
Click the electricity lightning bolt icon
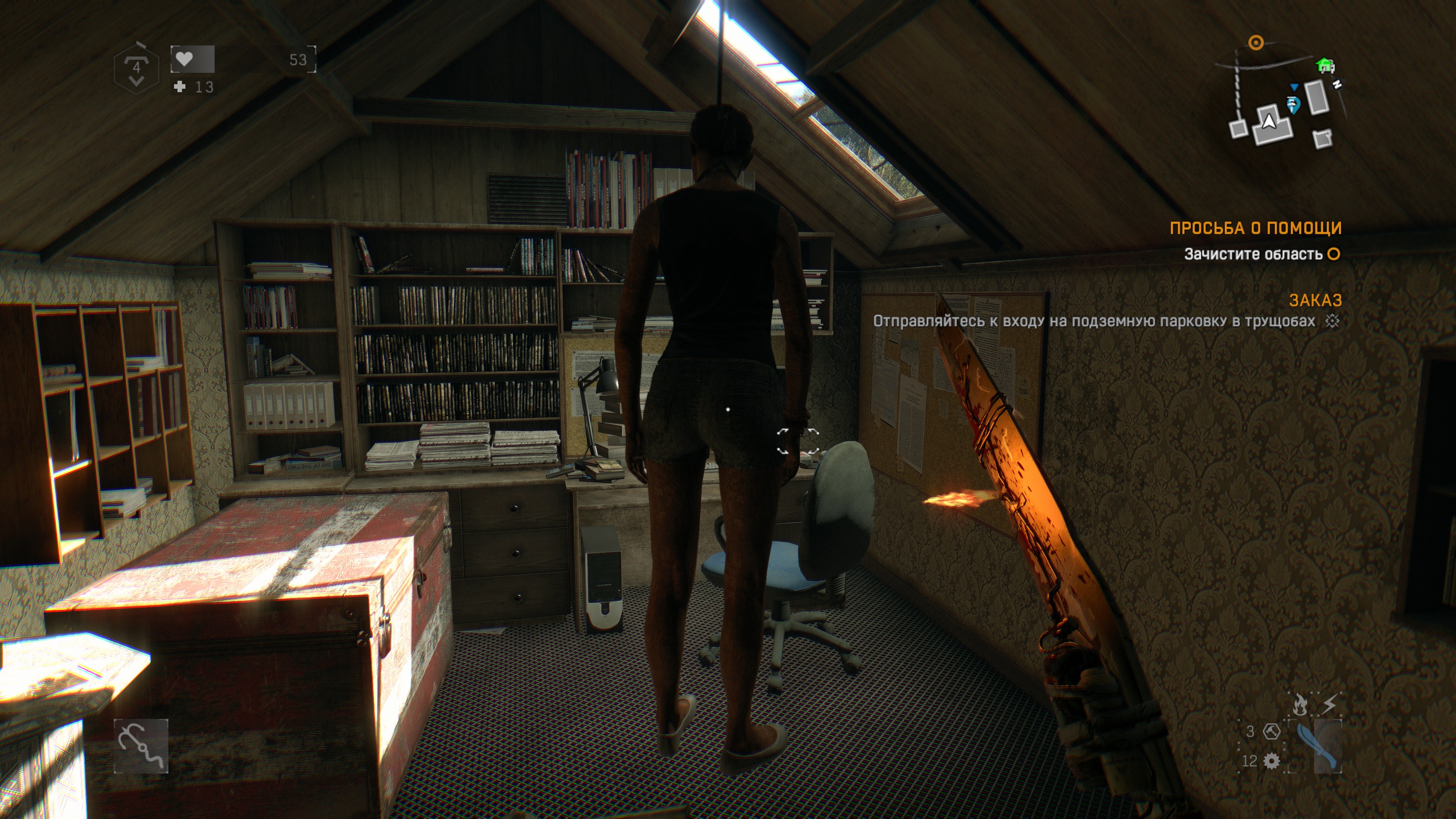click(x=1330, y=704)
